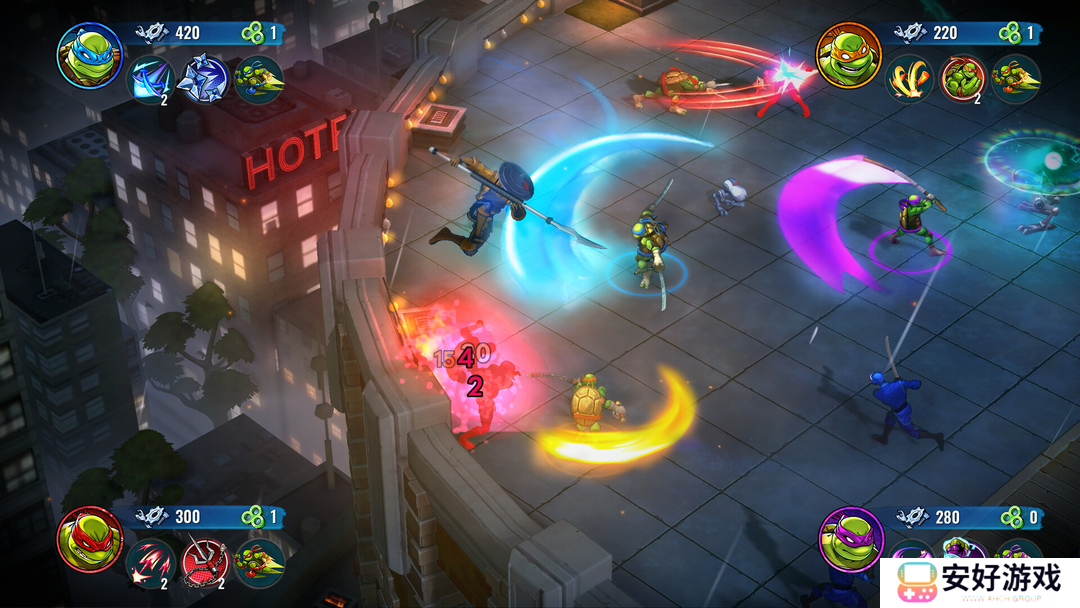Activate Leonardo's blue sword slash ability
This screenshot has height=608, width=1080.
coord(152,80)
